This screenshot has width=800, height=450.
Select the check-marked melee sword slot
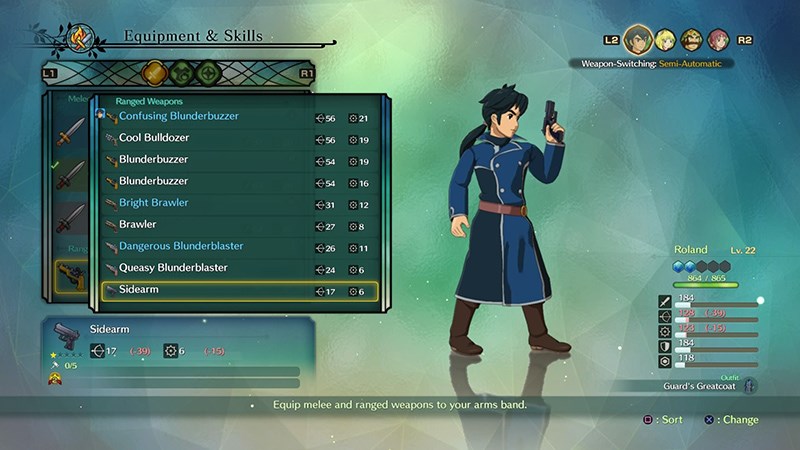coord(70,175)
